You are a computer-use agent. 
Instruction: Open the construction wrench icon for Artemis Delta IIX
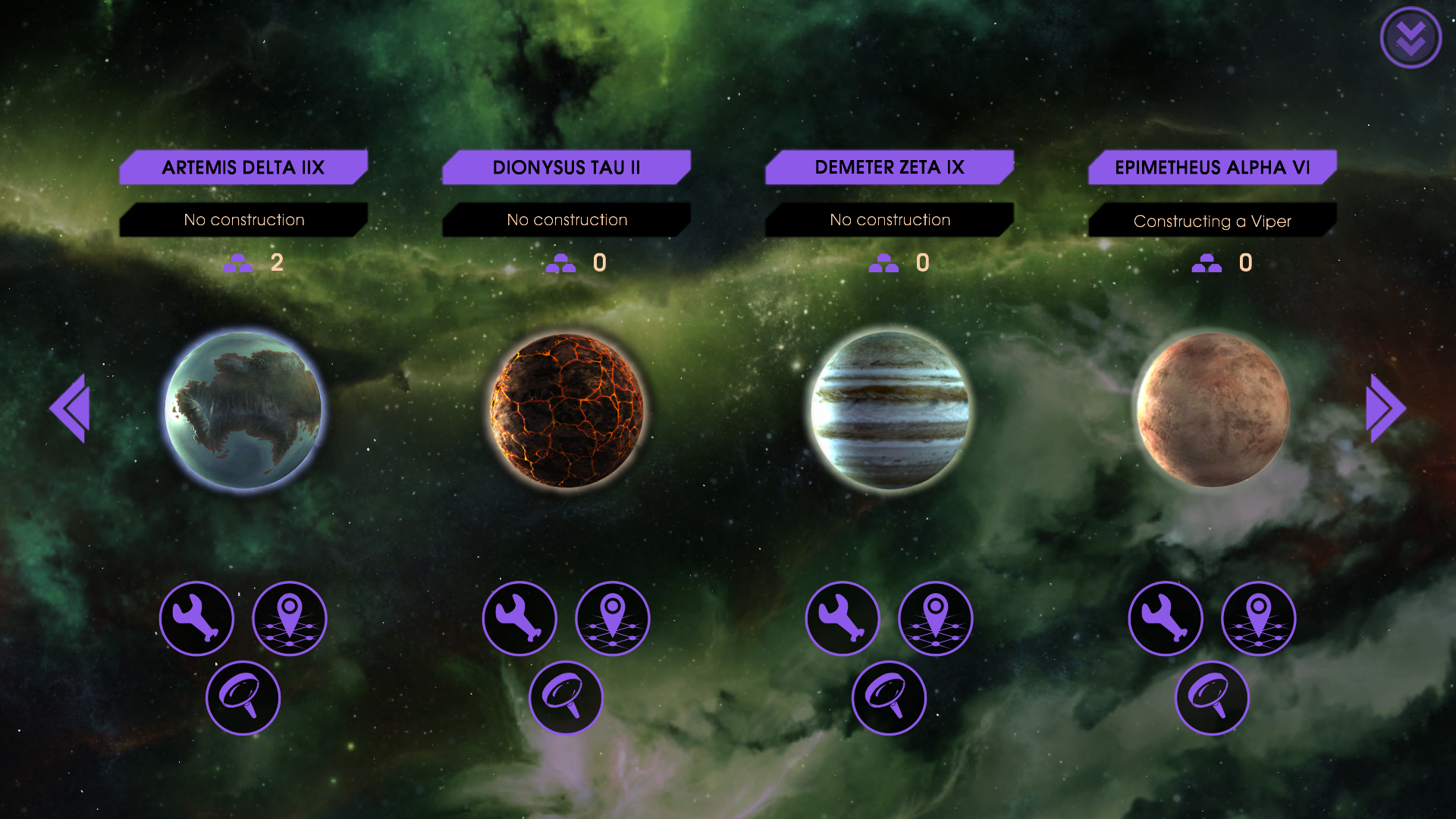pyautogui.click(x=196, y=618)
